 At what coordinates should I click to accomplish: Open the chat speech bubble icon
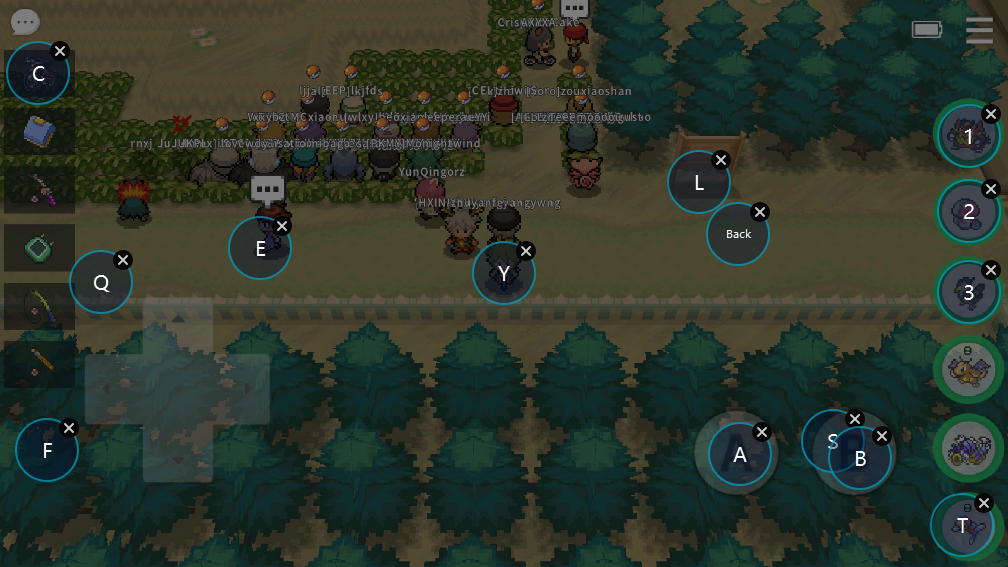(x=25, y=22)
